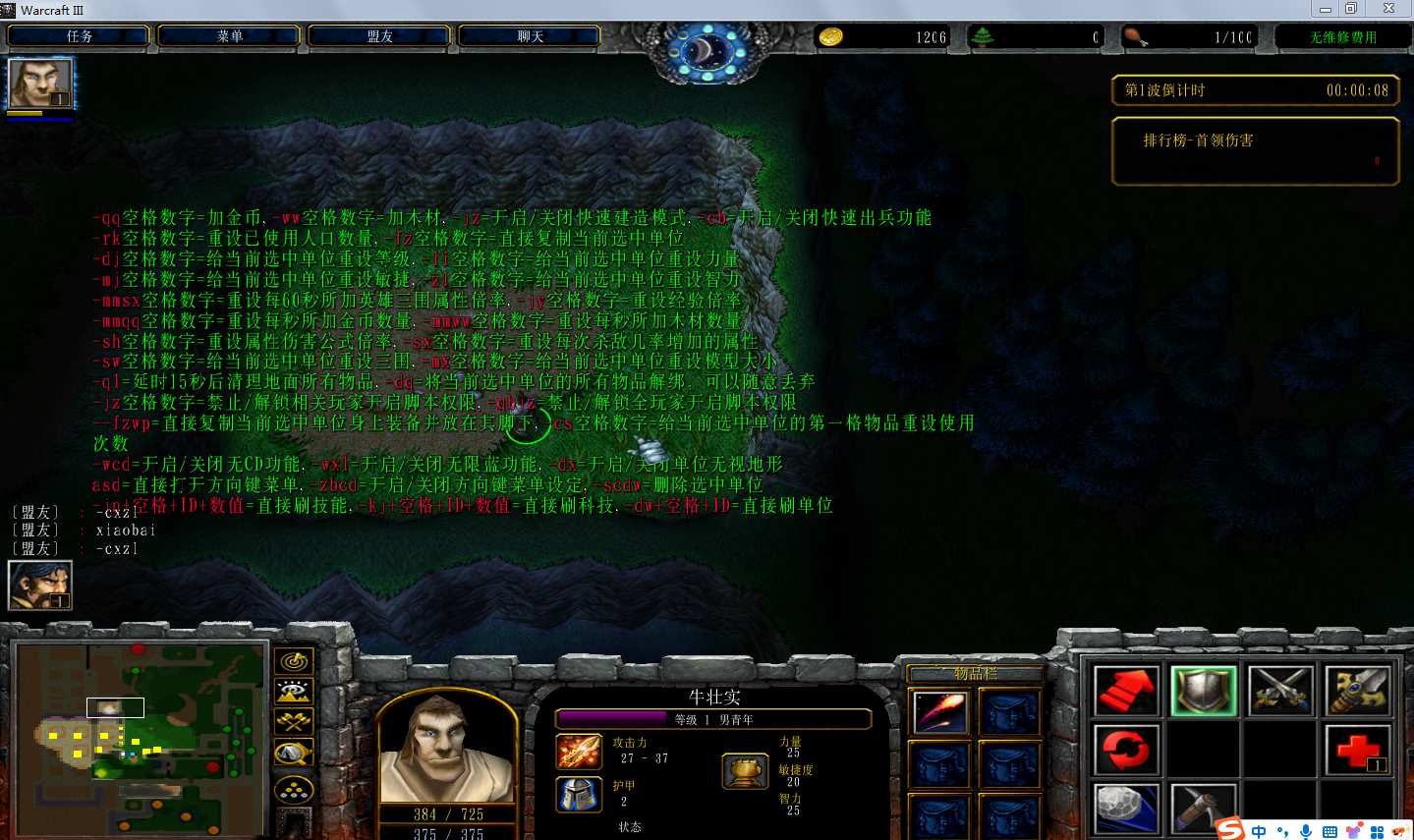Open the red cross hero skills menu
1414x840 pixels.
pyautogui.click(x=1358, y=751)
